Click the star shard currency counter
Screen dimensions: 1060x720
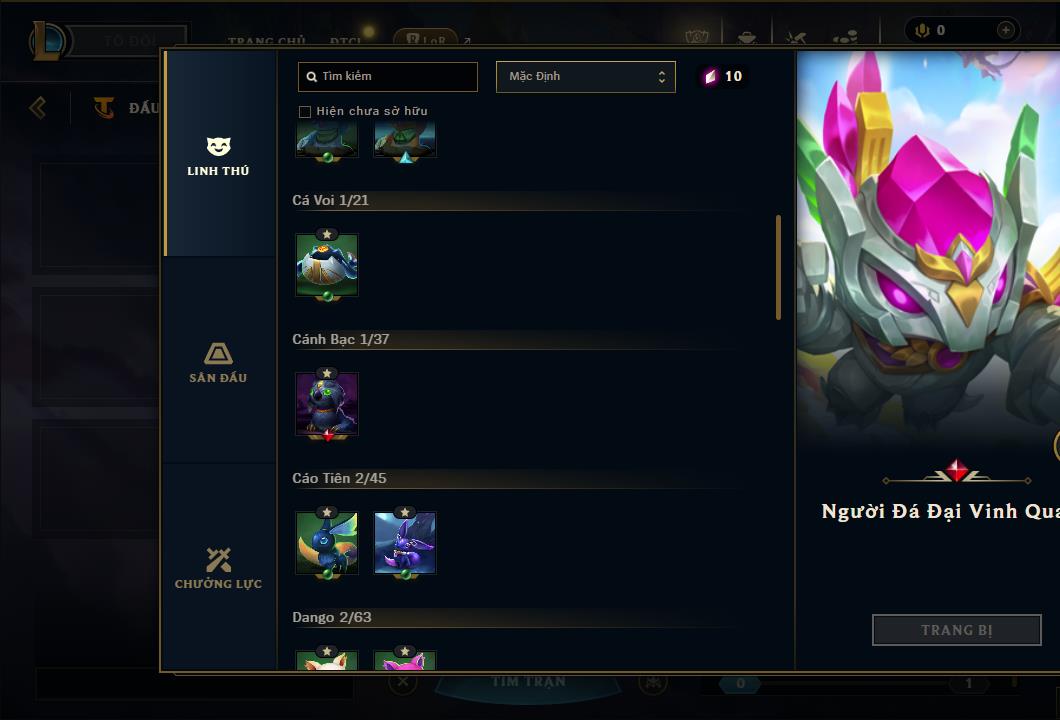(722, 77)
